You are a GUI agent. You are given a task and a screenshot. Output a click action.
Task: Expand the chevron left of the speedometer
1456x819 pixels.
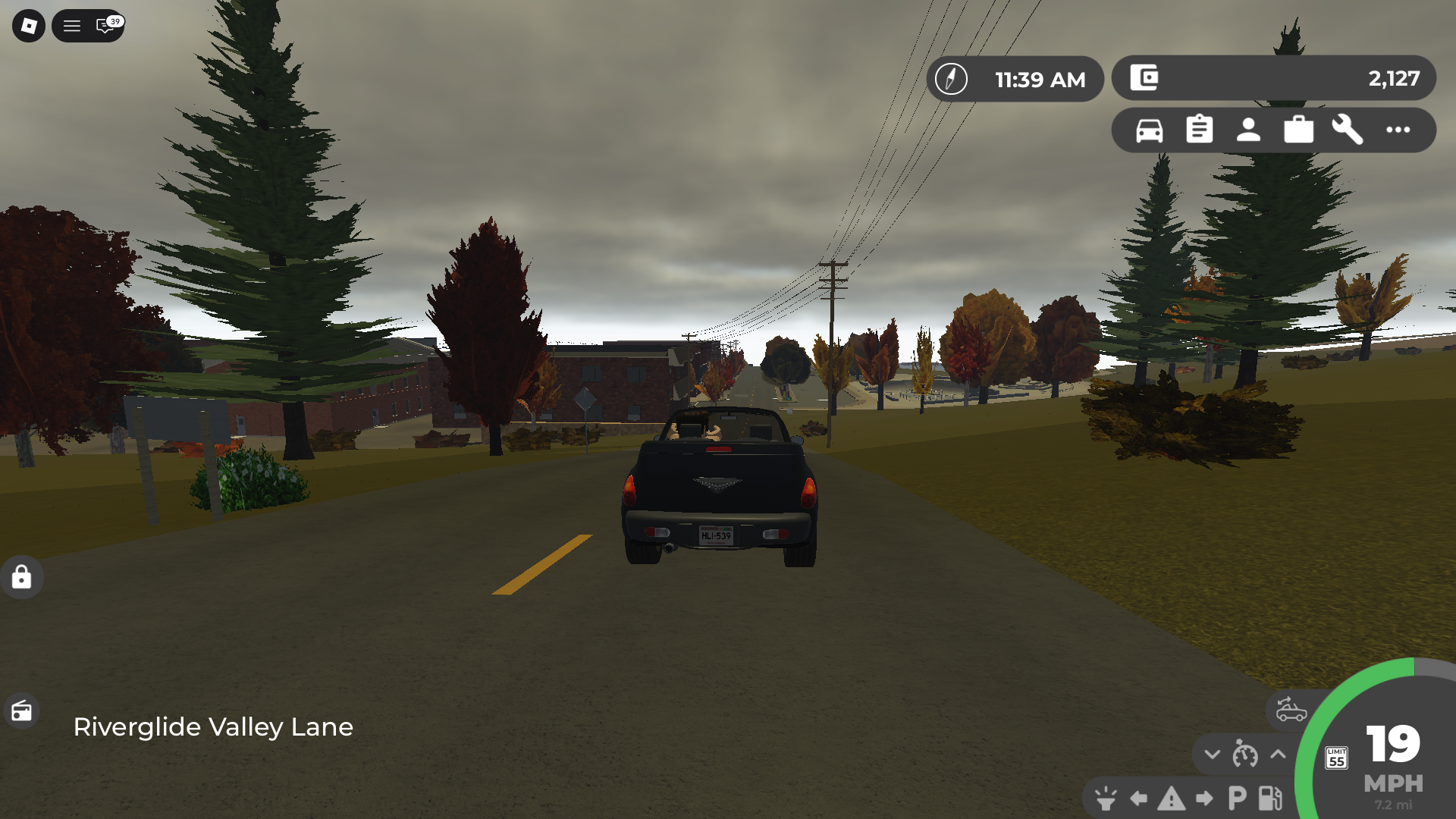[1213, 755]
